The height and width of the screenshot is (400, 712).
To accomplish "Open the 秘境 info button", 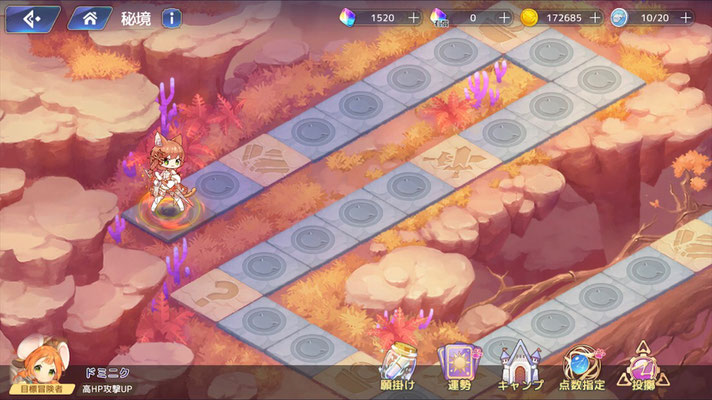I will (x=172, y=17).
